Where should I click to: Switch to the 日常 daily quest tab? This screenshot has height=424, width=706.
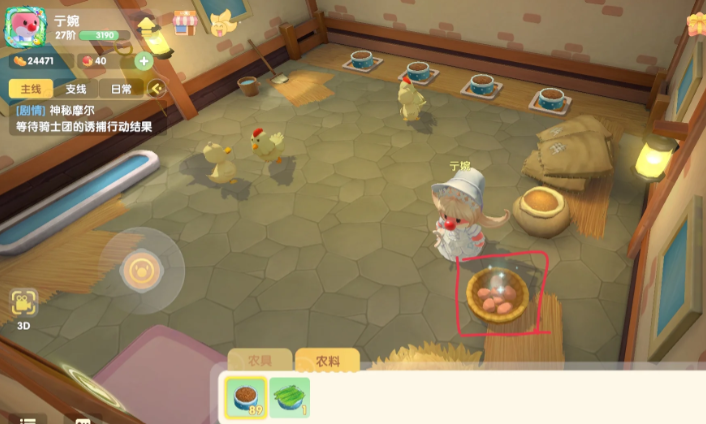120,88
